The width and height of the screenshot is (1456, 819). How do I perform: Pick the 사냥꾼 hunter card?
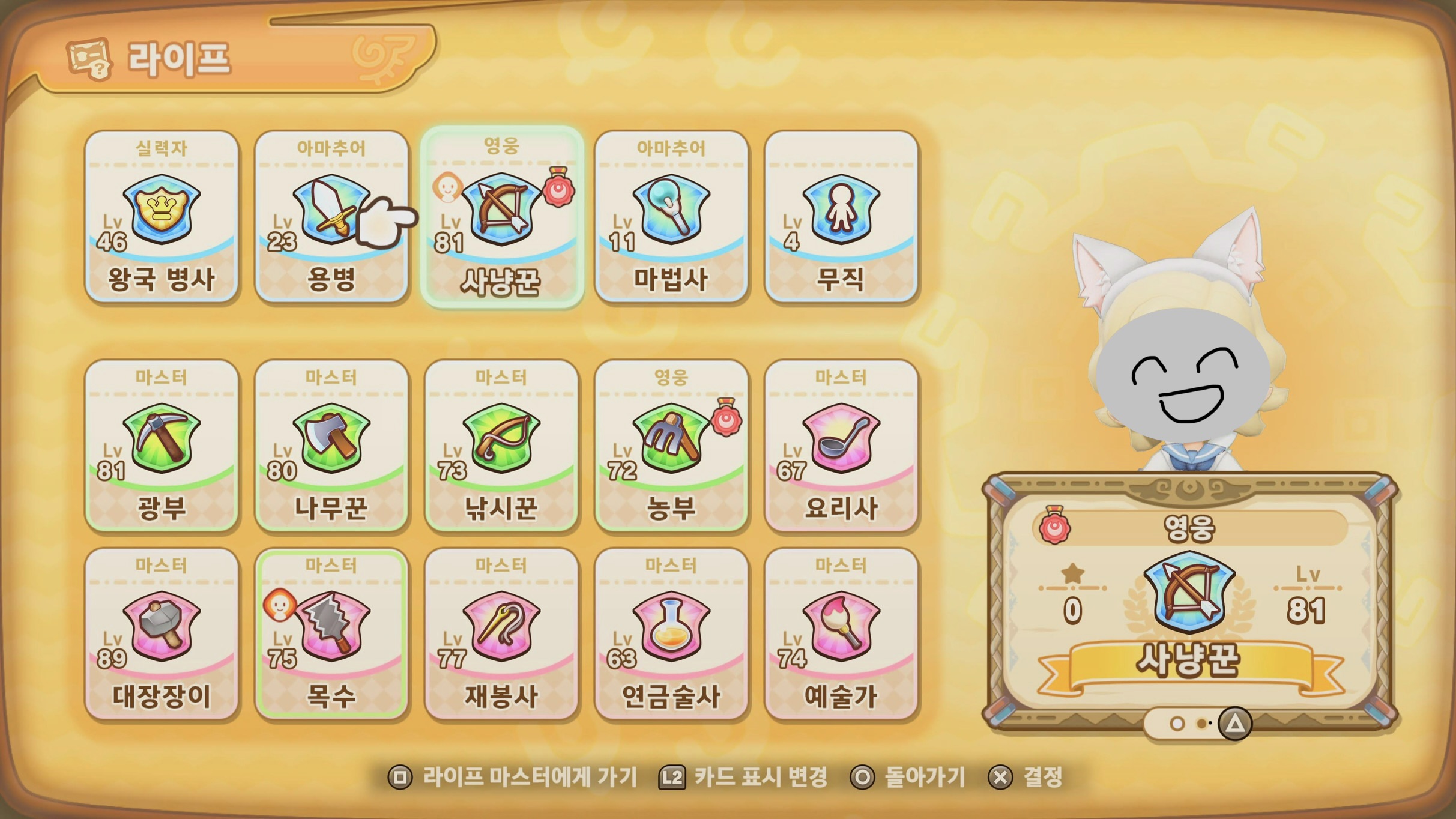501,217
